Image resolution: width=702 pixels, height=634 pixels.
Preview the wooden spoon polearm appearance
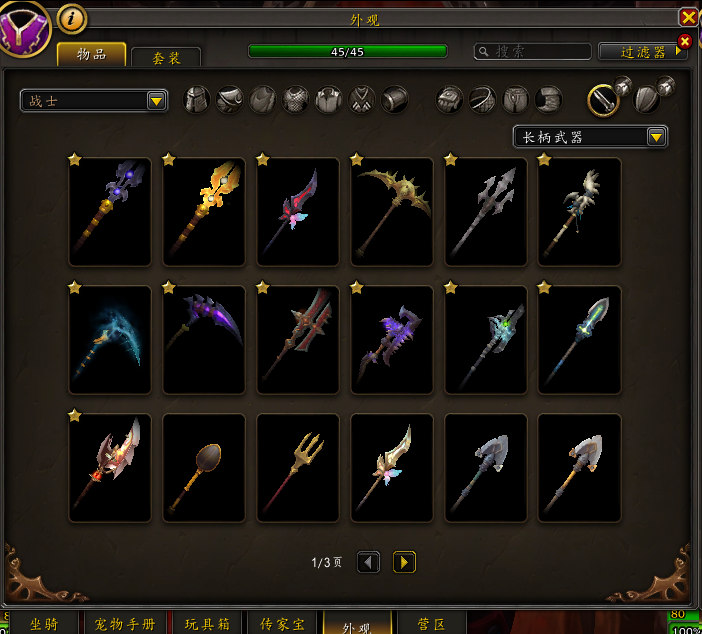click(x=204, y=467)
